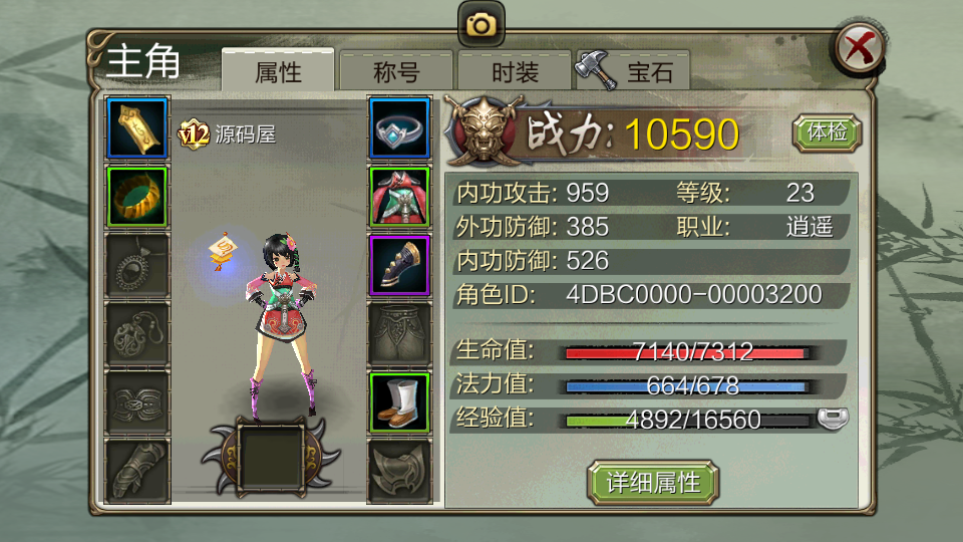963x542 pixels.
Task: Open 详细属性 detailed stats
Action: pos(653,483)
